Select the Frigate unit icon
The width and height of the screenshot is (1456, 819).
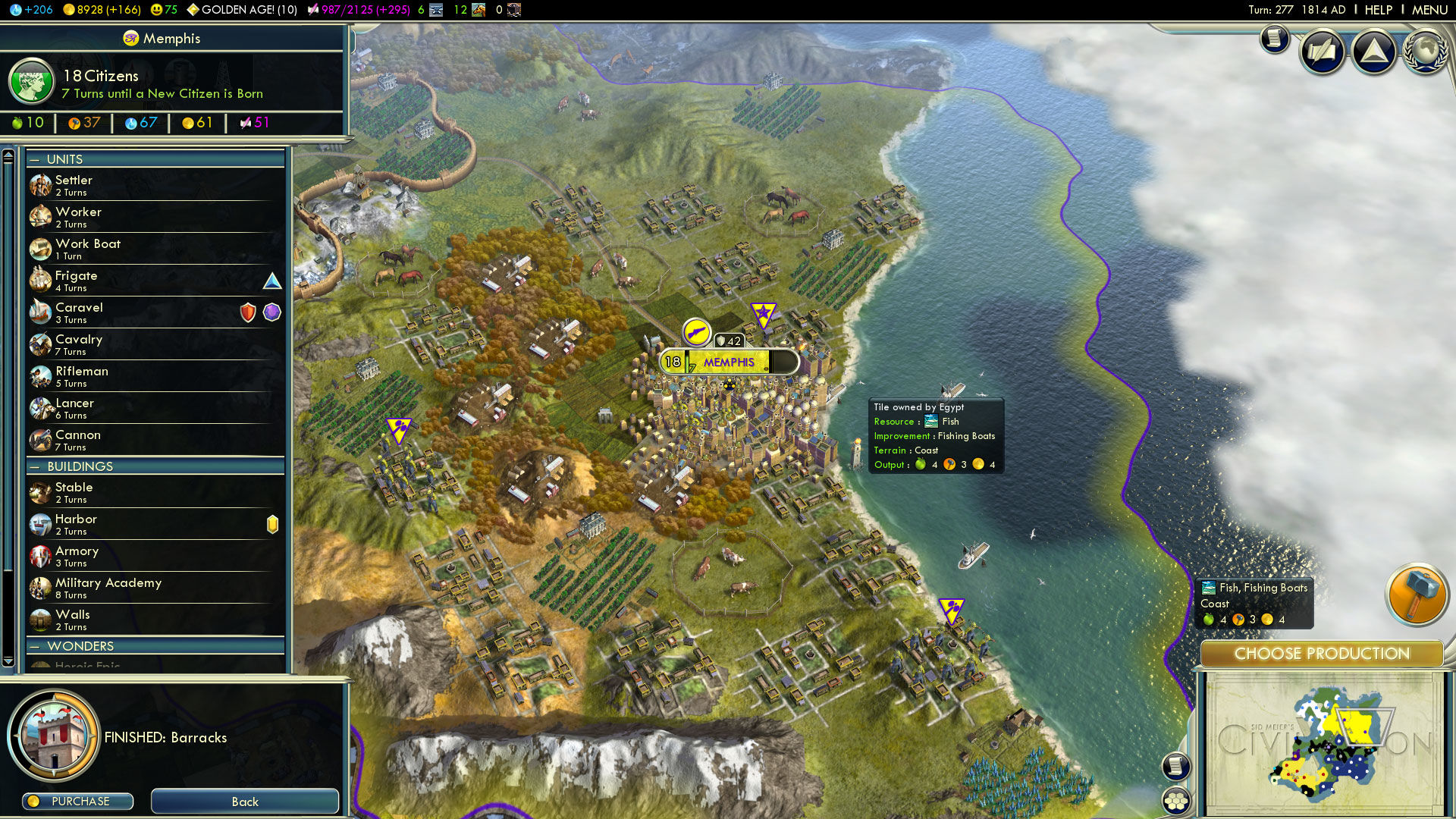tap(40, 280)
